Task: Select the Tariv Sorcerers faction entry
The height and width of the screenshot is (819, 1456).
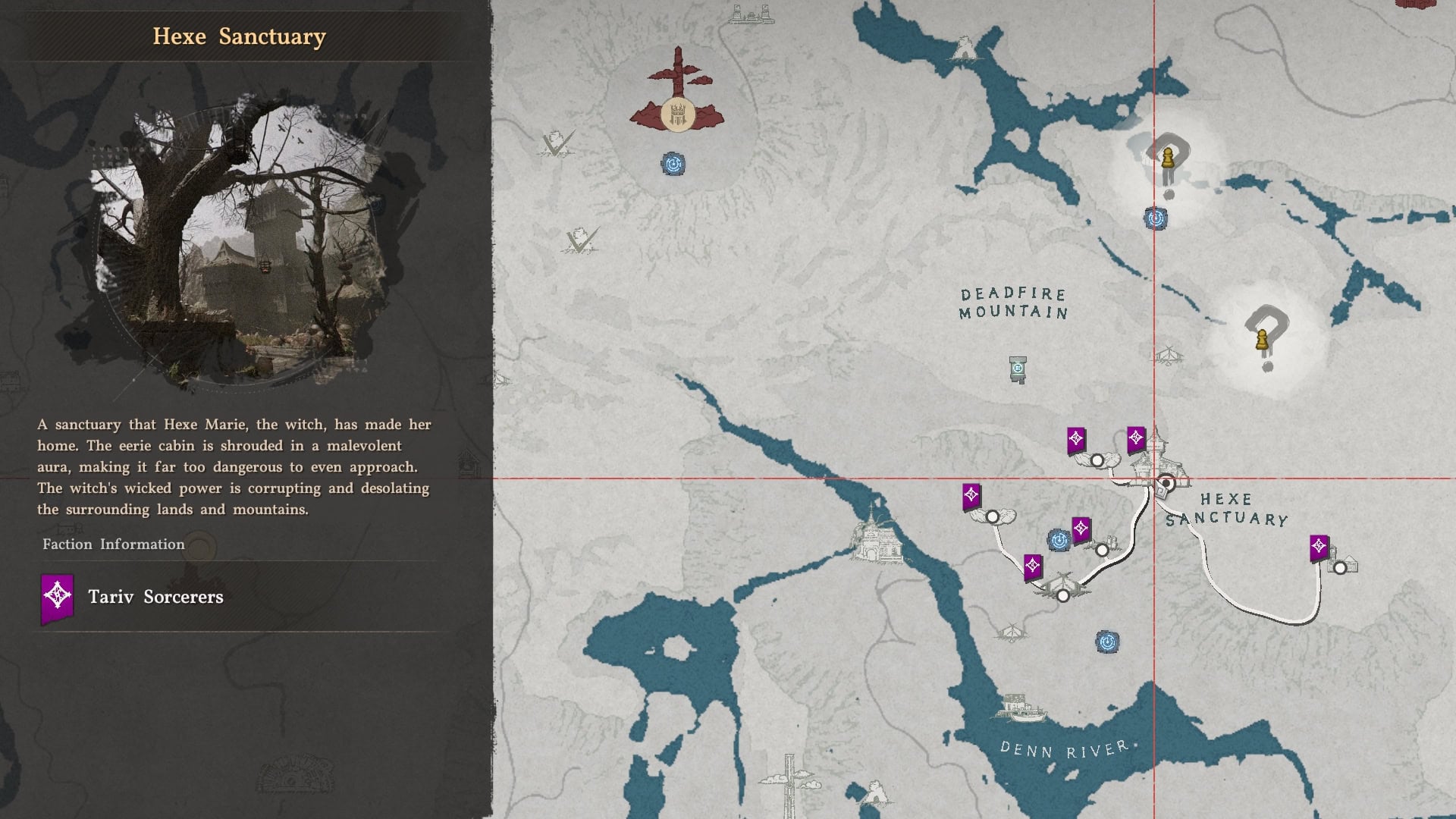Action: click(155, 597)
